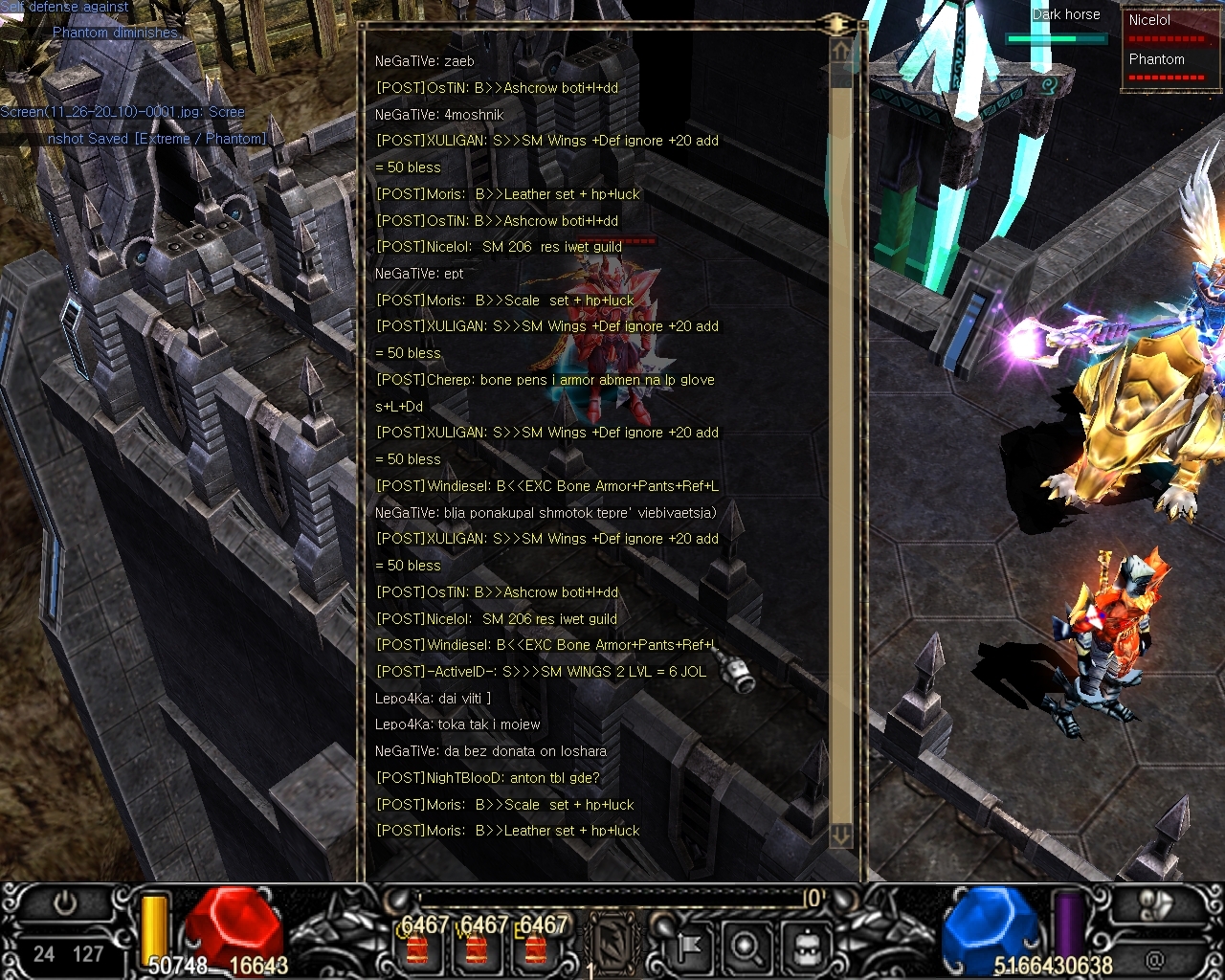This screenshot has width=1225, height=980.
Task: Click the chat log scroll-up arrow
Action: [841, 51]
